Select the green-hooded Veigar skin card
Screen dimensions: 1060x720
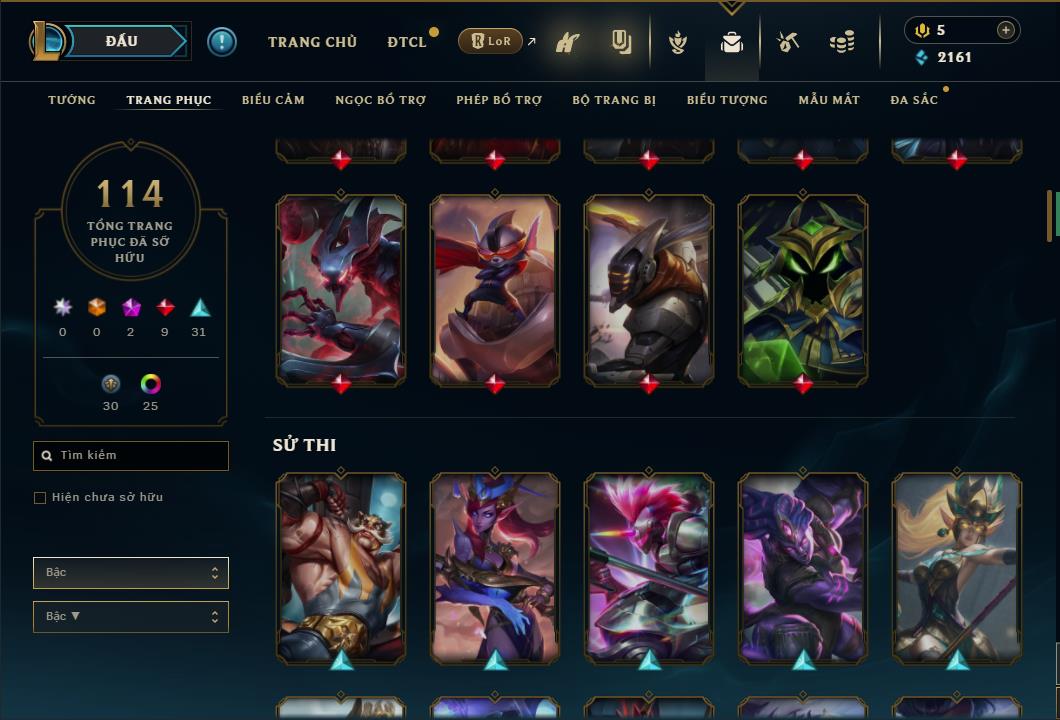803,290
